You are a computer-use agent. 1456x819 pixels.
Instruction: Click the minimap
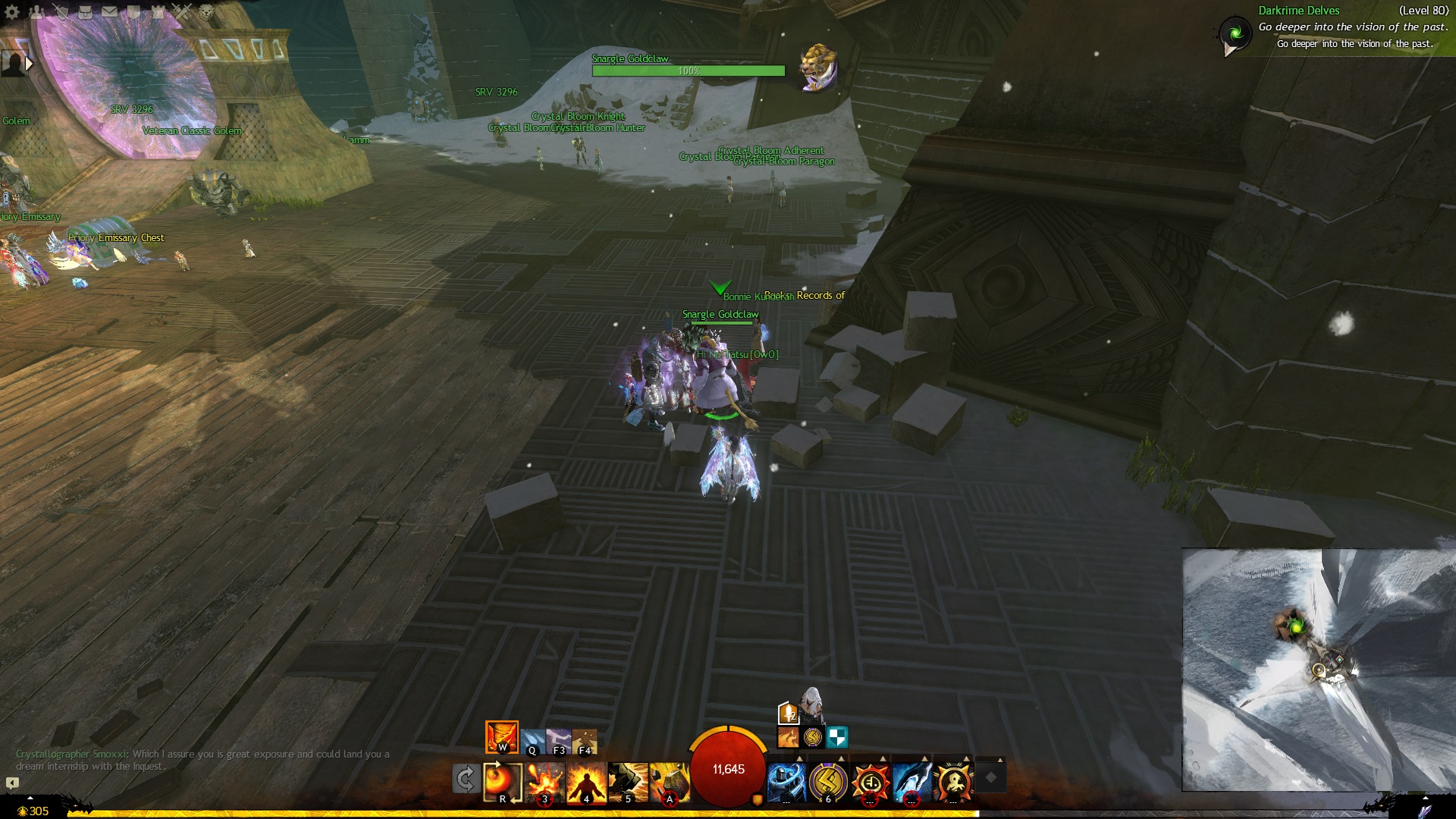point(1318,670)
